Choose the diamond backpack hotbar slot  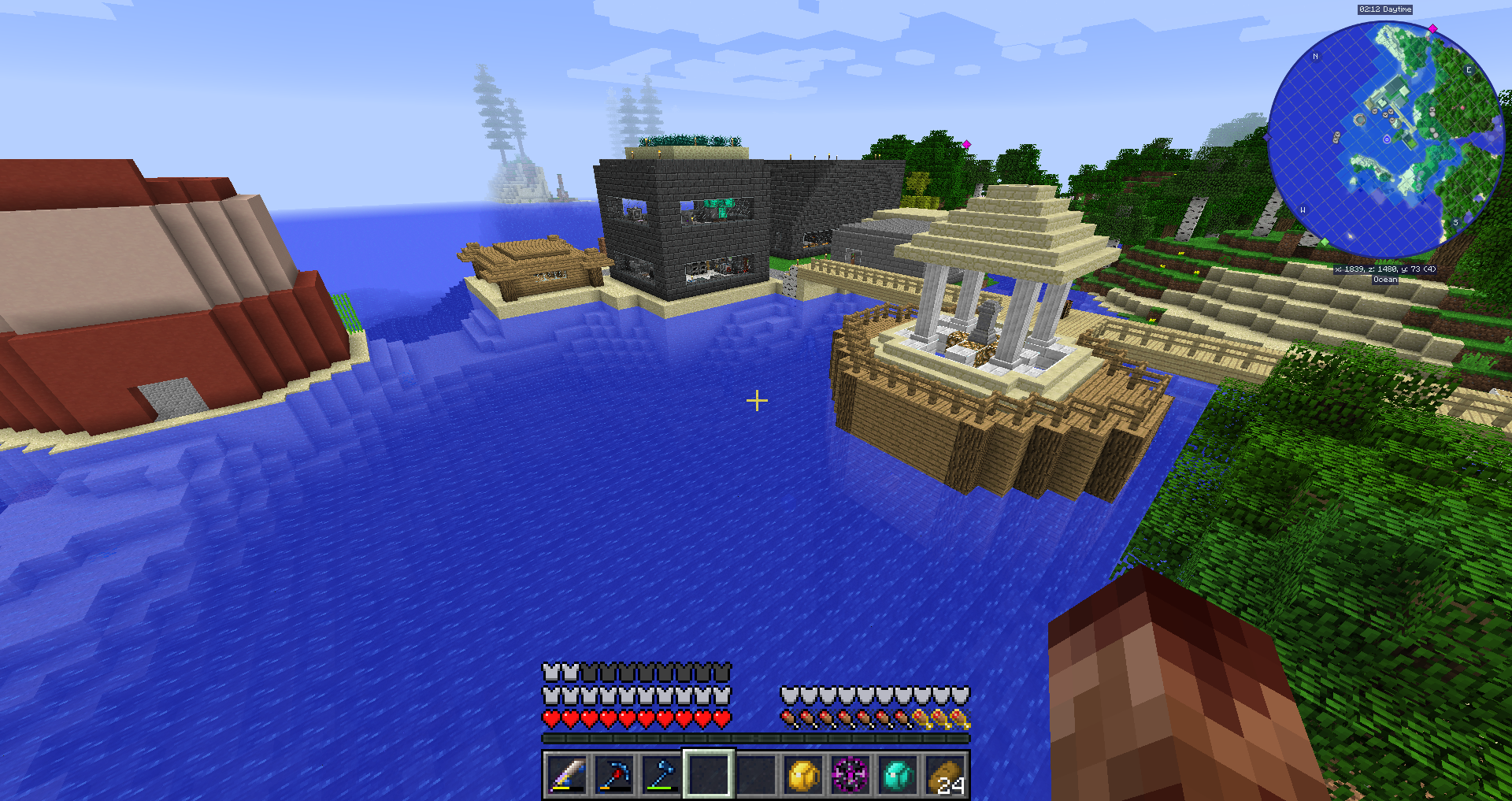point(898,775)
